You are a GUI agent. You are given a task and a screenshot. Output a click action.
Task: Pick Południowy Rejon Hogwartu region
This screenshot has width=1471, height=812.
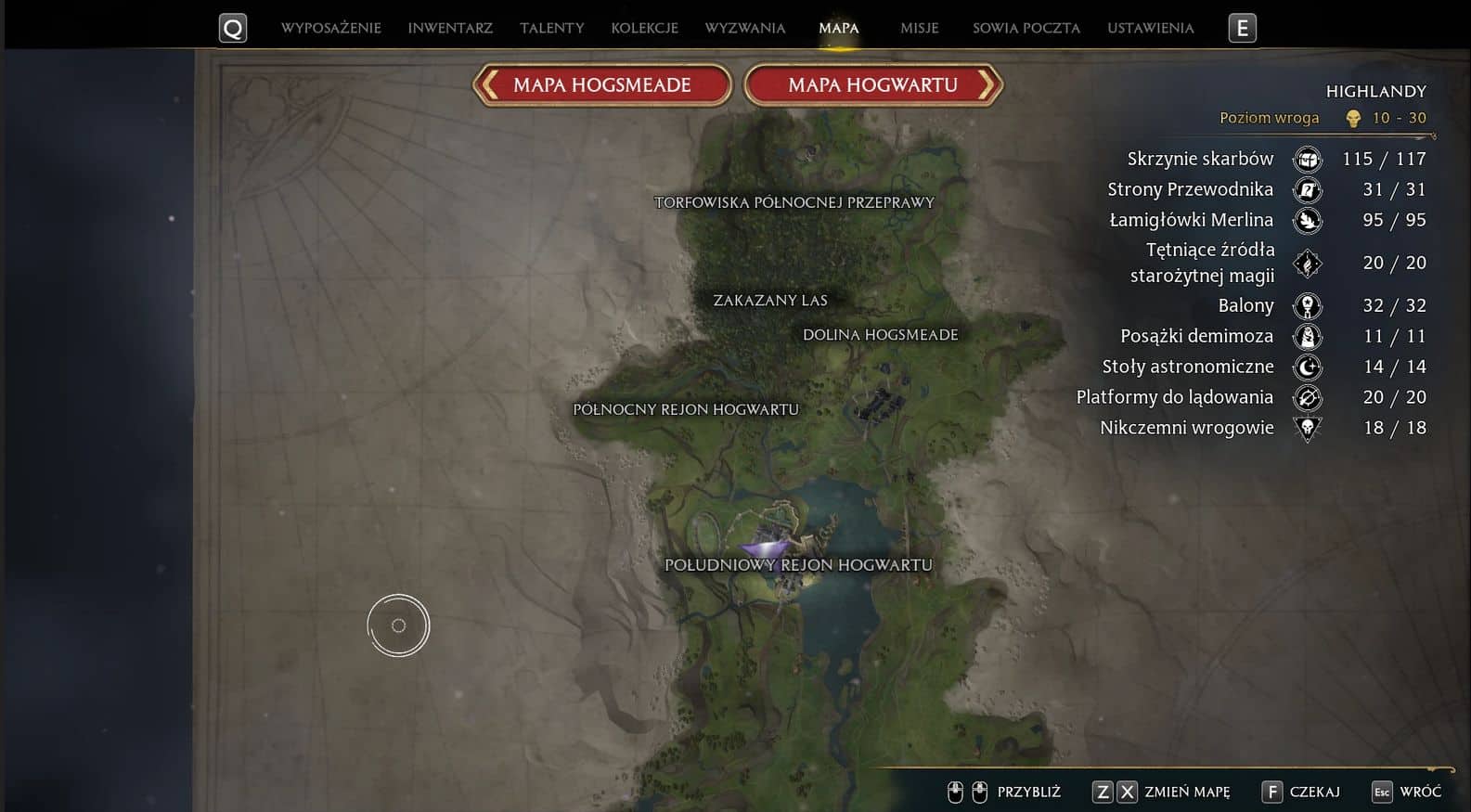pos(798,565)
